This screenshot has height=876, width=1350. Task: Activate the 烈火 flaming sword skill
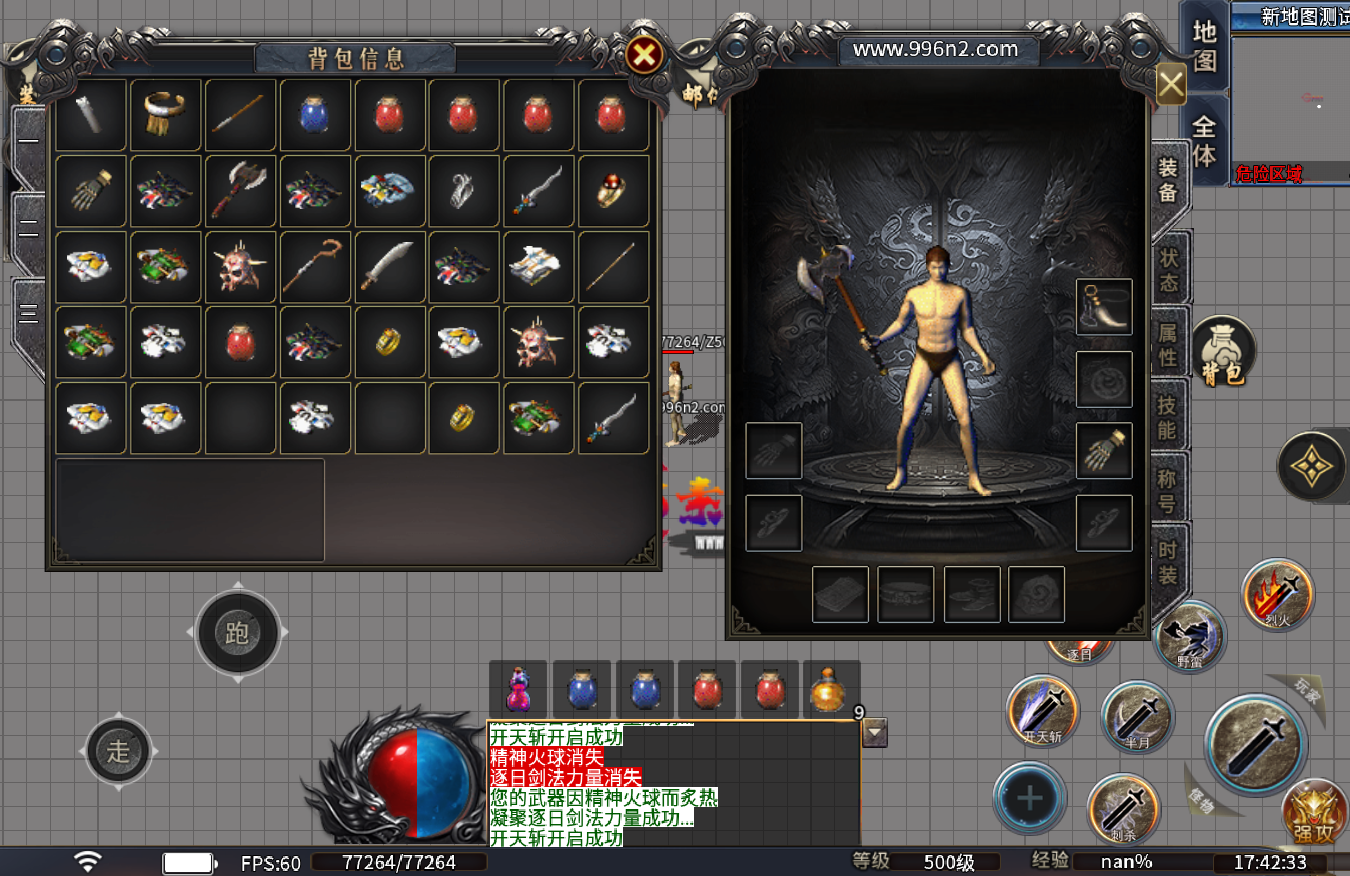1278,594
